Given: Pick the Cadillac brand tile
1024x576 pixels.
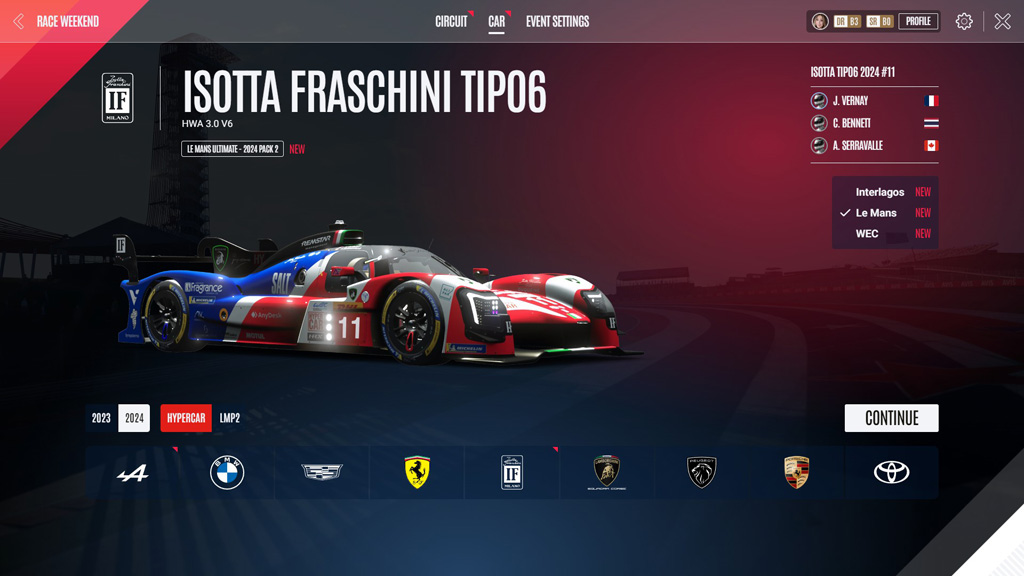Looking at the screenshot, I should point(322,473).
